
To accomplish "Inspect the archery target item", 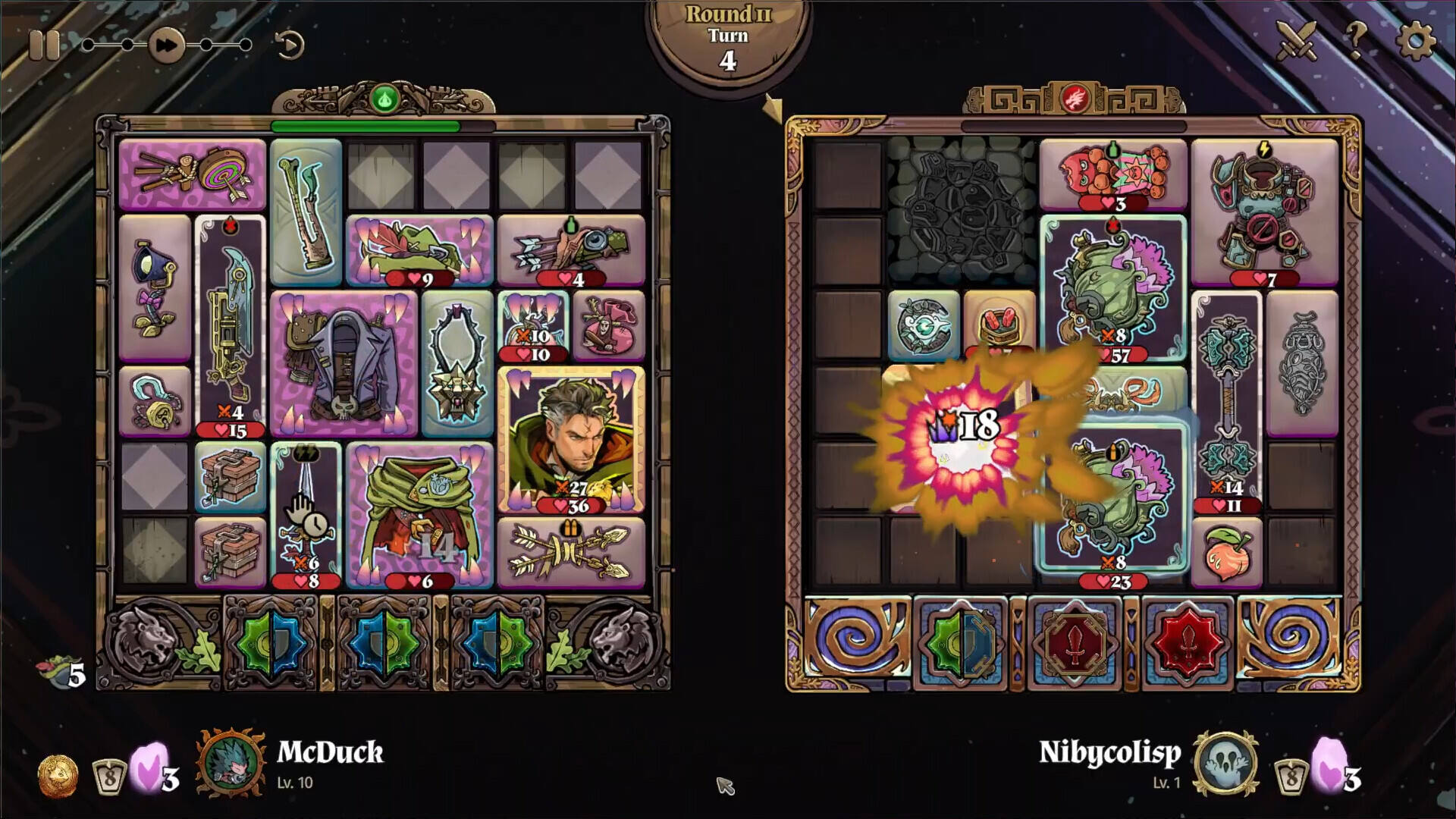I will pos(193,174).
